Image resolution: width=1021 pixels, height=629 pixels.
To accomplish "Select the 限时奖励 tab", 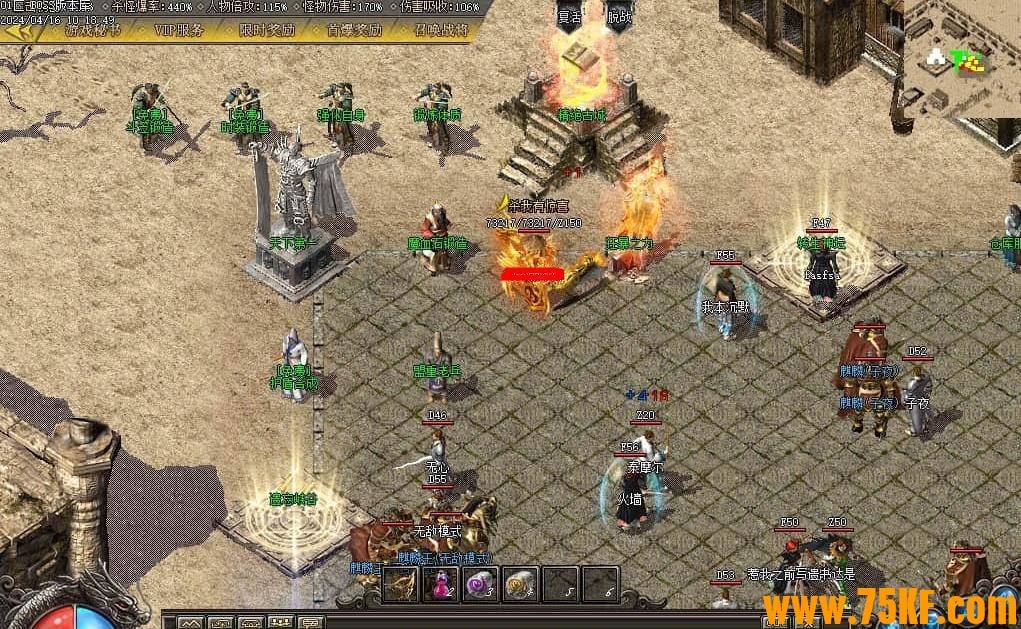I will click(267, 30).
